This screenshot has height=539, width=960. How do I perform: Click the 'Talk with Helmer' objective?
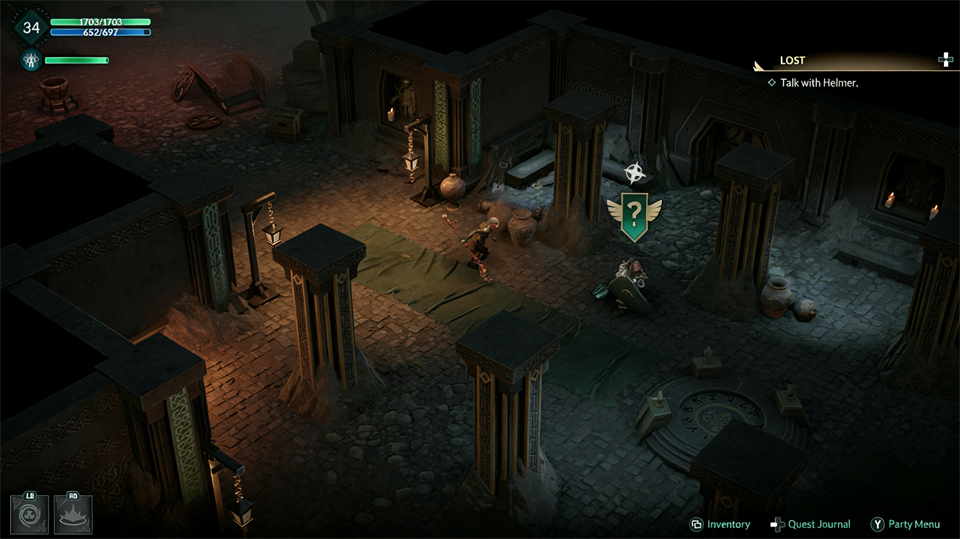click(818, 83)
